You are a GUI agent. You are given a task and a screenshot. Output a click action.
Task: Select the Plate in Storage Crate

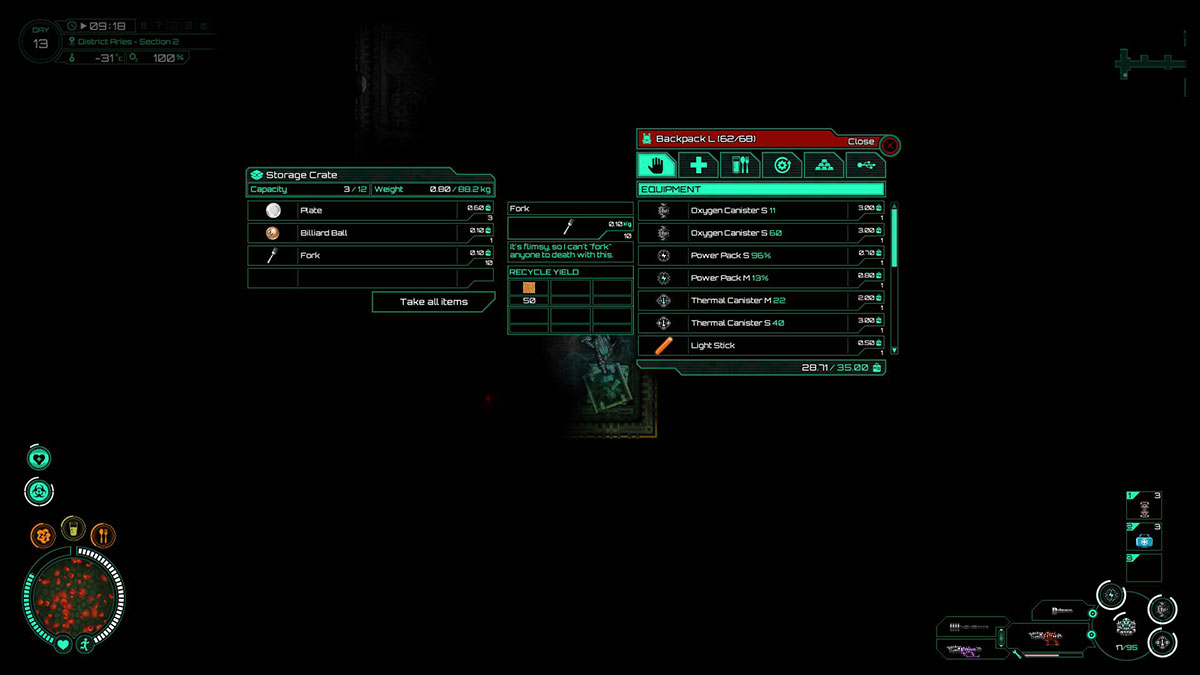(370, 211)
